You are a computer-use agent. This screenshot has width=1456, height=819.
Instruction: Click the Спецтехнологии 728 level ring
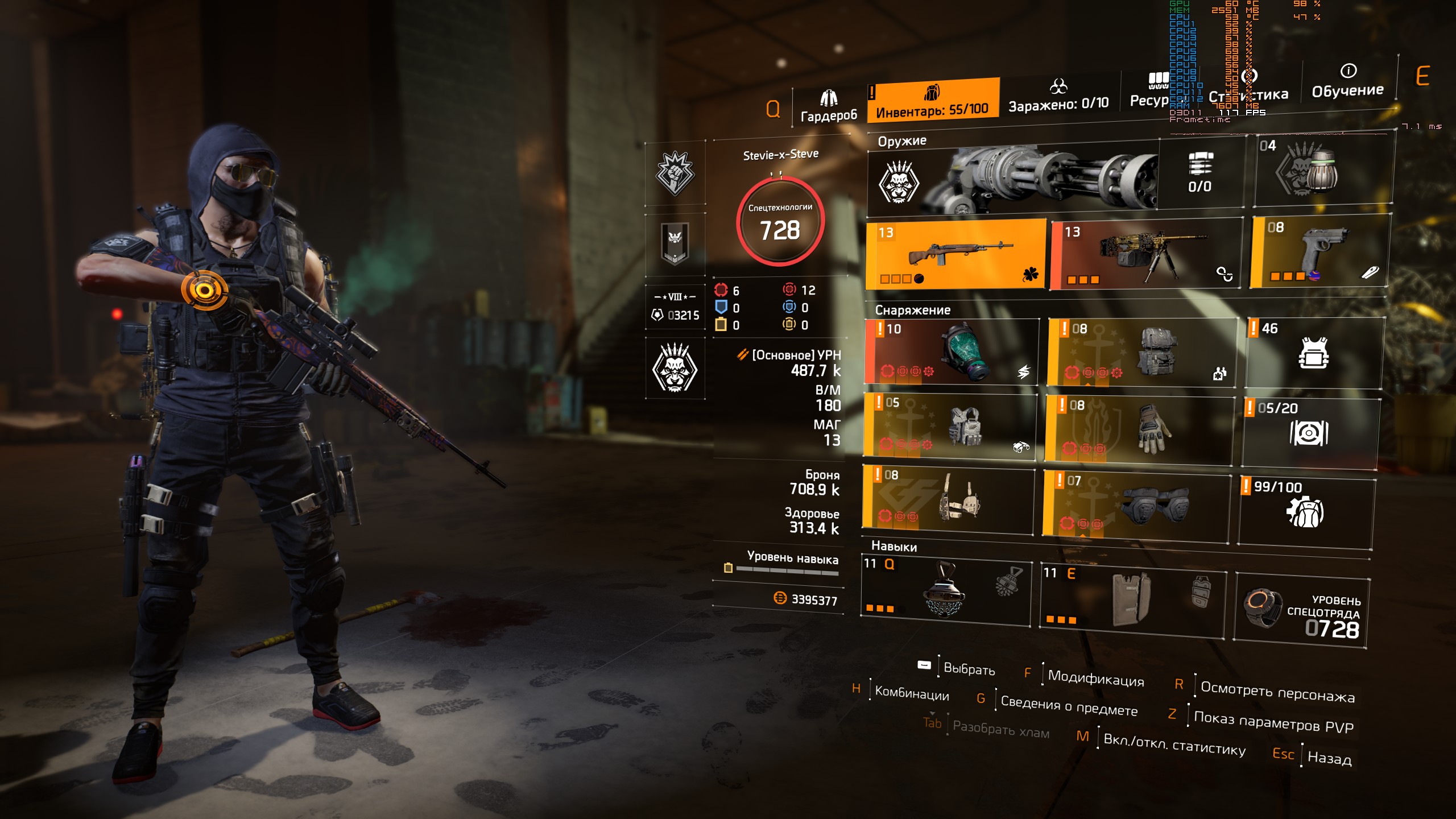780,222
